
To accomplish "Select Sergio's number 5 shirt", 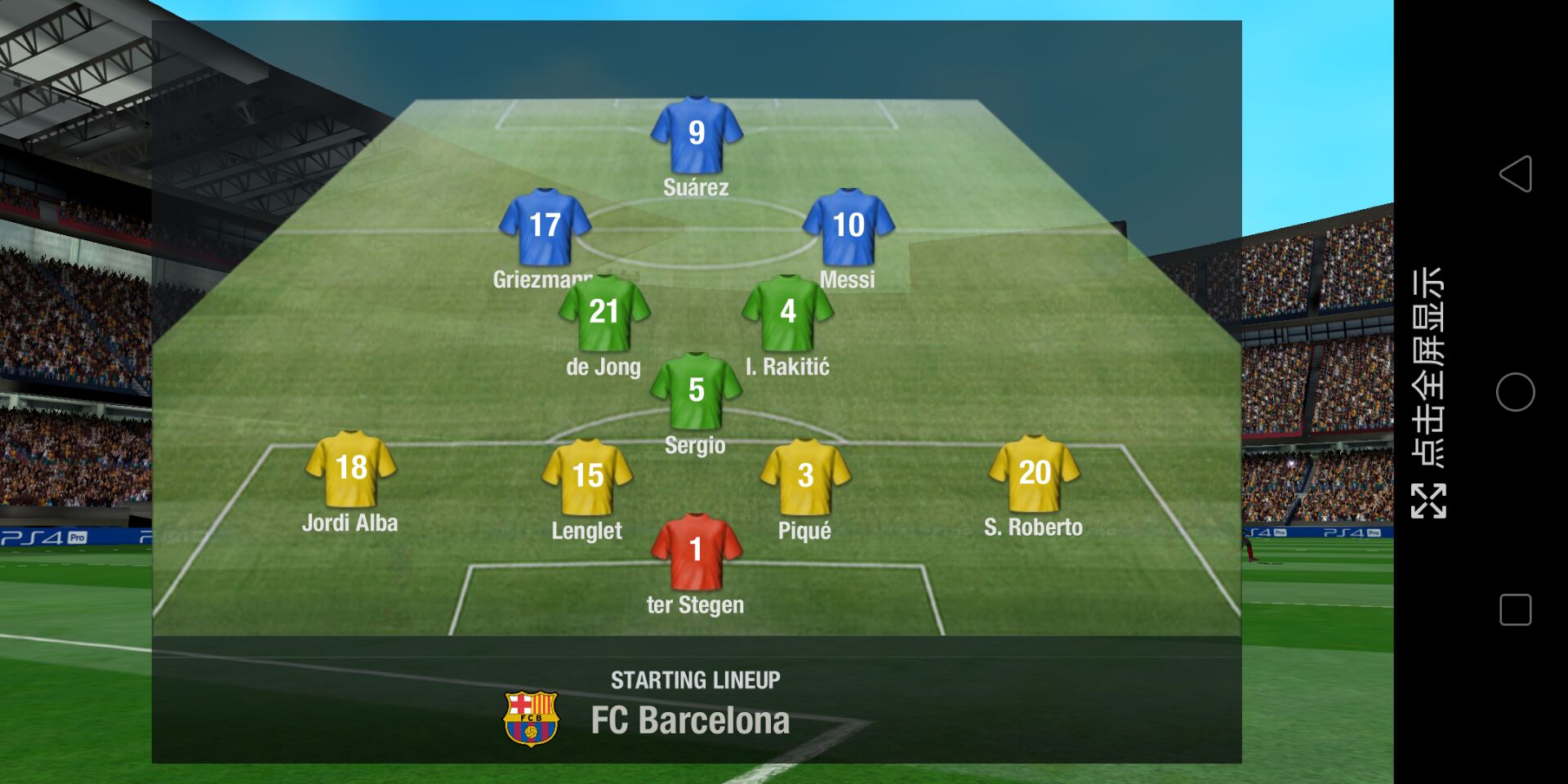I will [x=696, y=391].
